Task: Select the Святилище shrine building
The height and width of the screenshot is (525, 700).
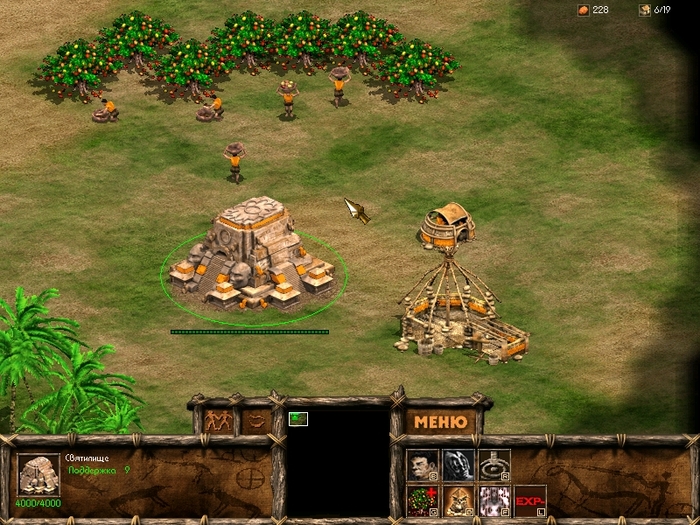Action: pyautogui.click(x=249, y=255)
